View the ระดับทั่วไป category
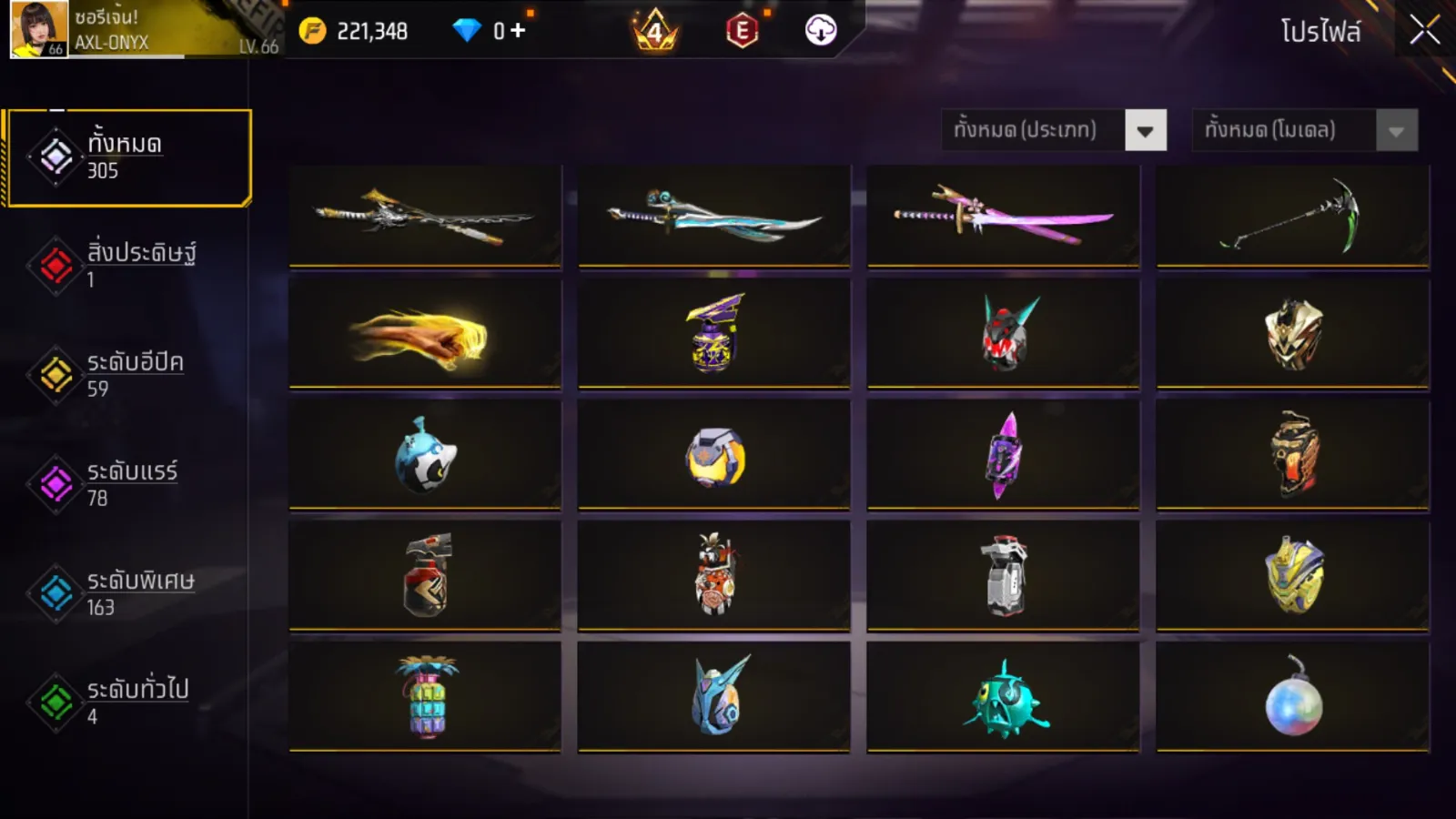The height and width of the screenshot is (819, 1456). click(128, 702)
